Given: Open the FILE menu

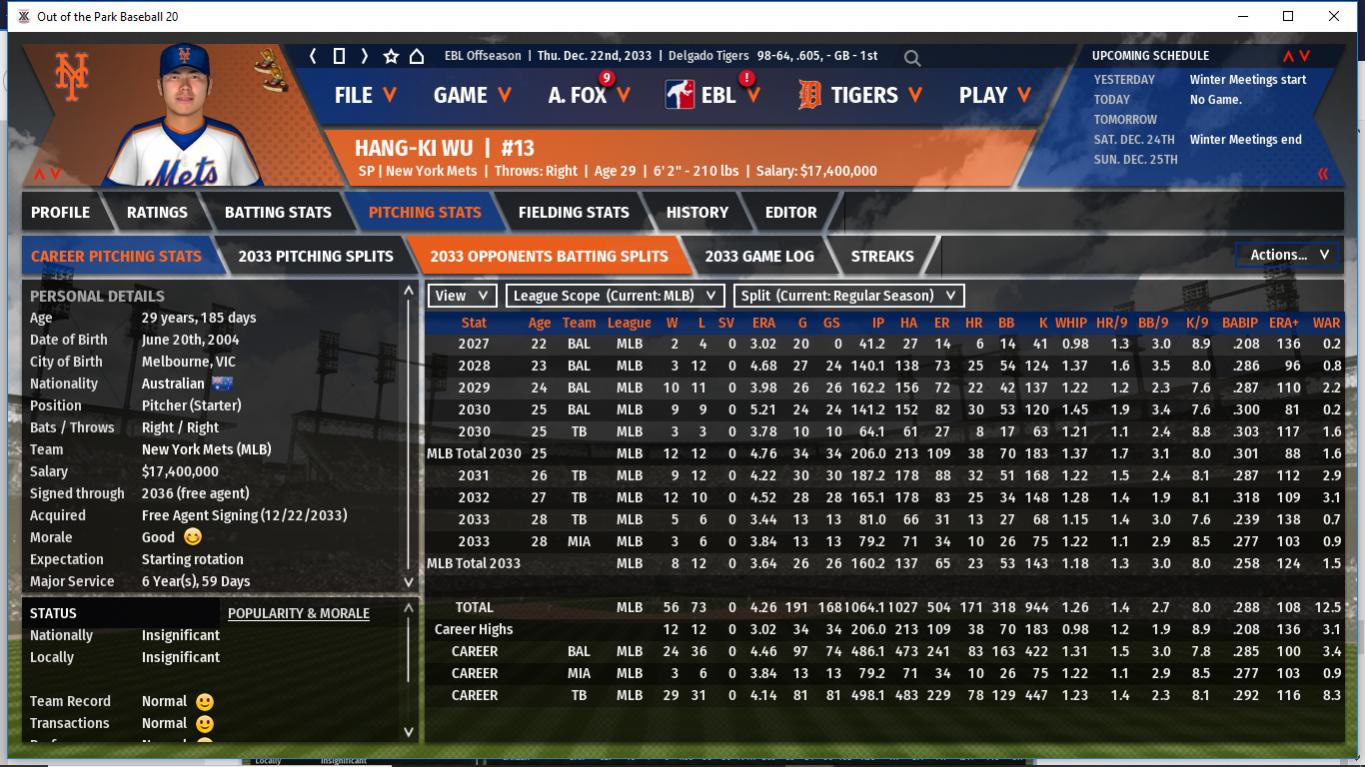Looking at the screenshot, I should click(365, 95).
